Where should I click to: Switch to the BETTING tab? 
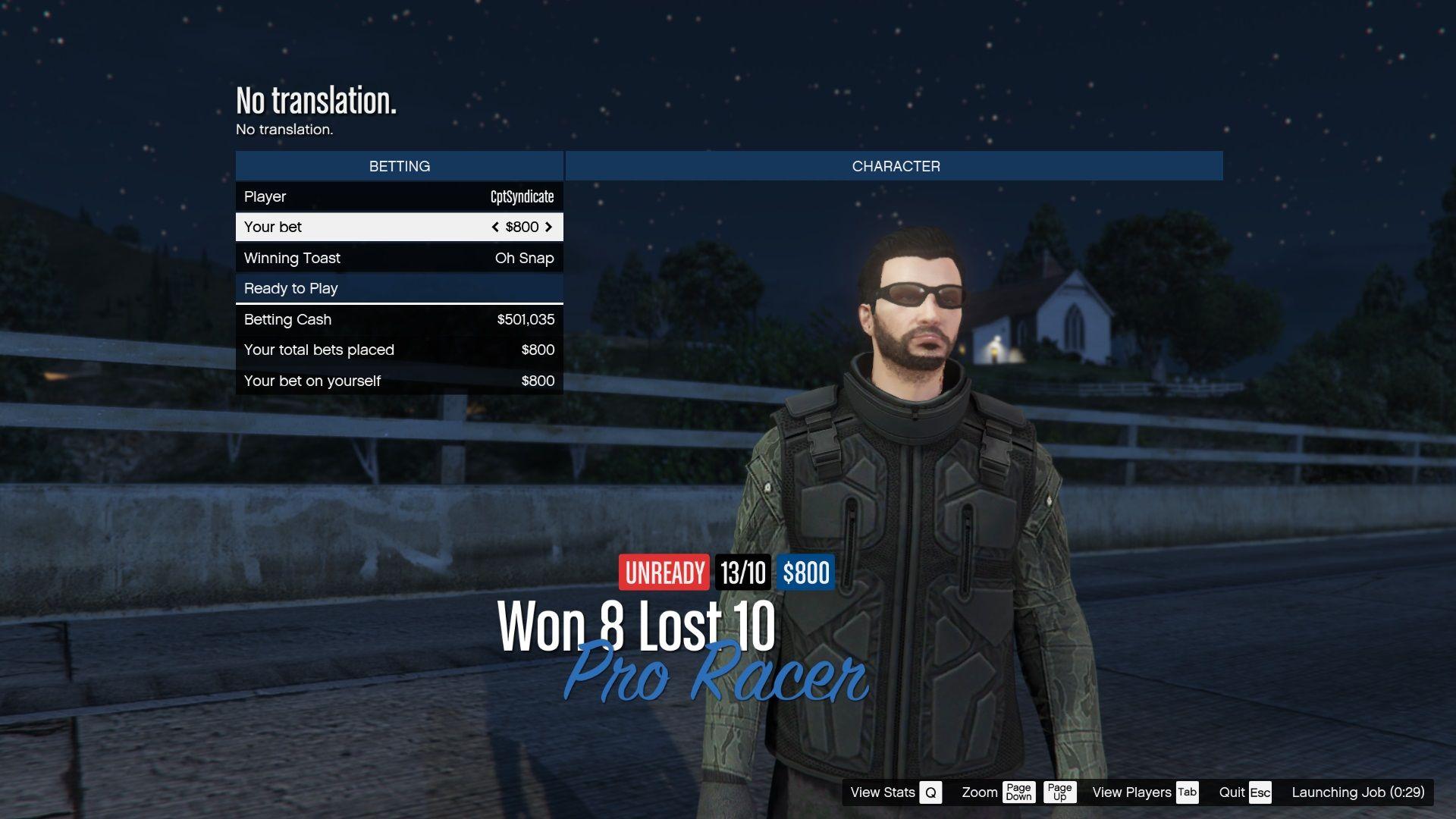click(x=399, y=165)
